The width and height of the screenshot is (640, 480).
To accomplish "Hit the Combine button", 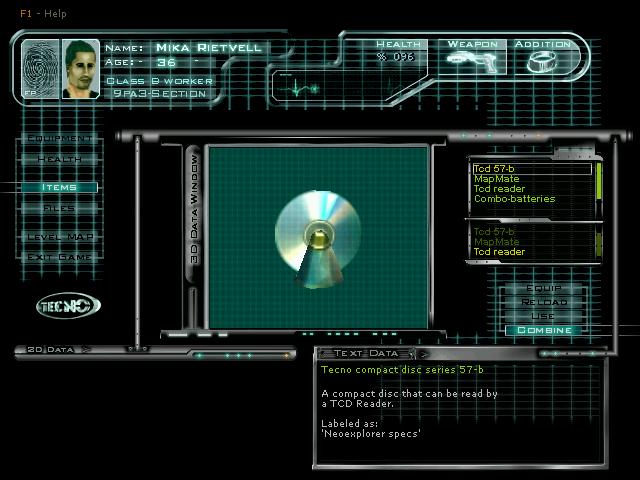I will (x=544, y=330).
